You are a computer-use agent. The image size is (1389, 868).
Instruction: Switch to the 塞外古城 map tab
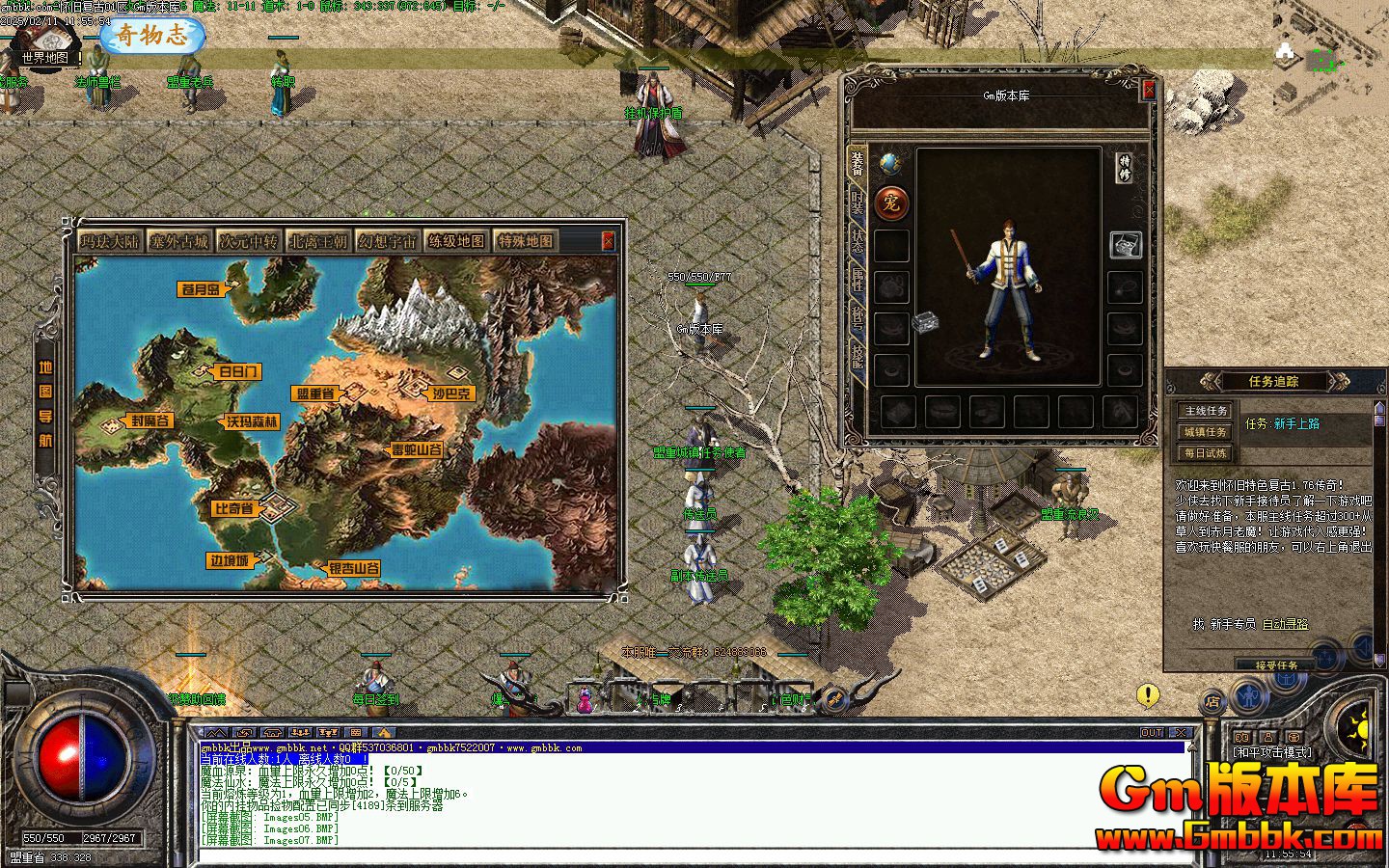coord(178,241)
